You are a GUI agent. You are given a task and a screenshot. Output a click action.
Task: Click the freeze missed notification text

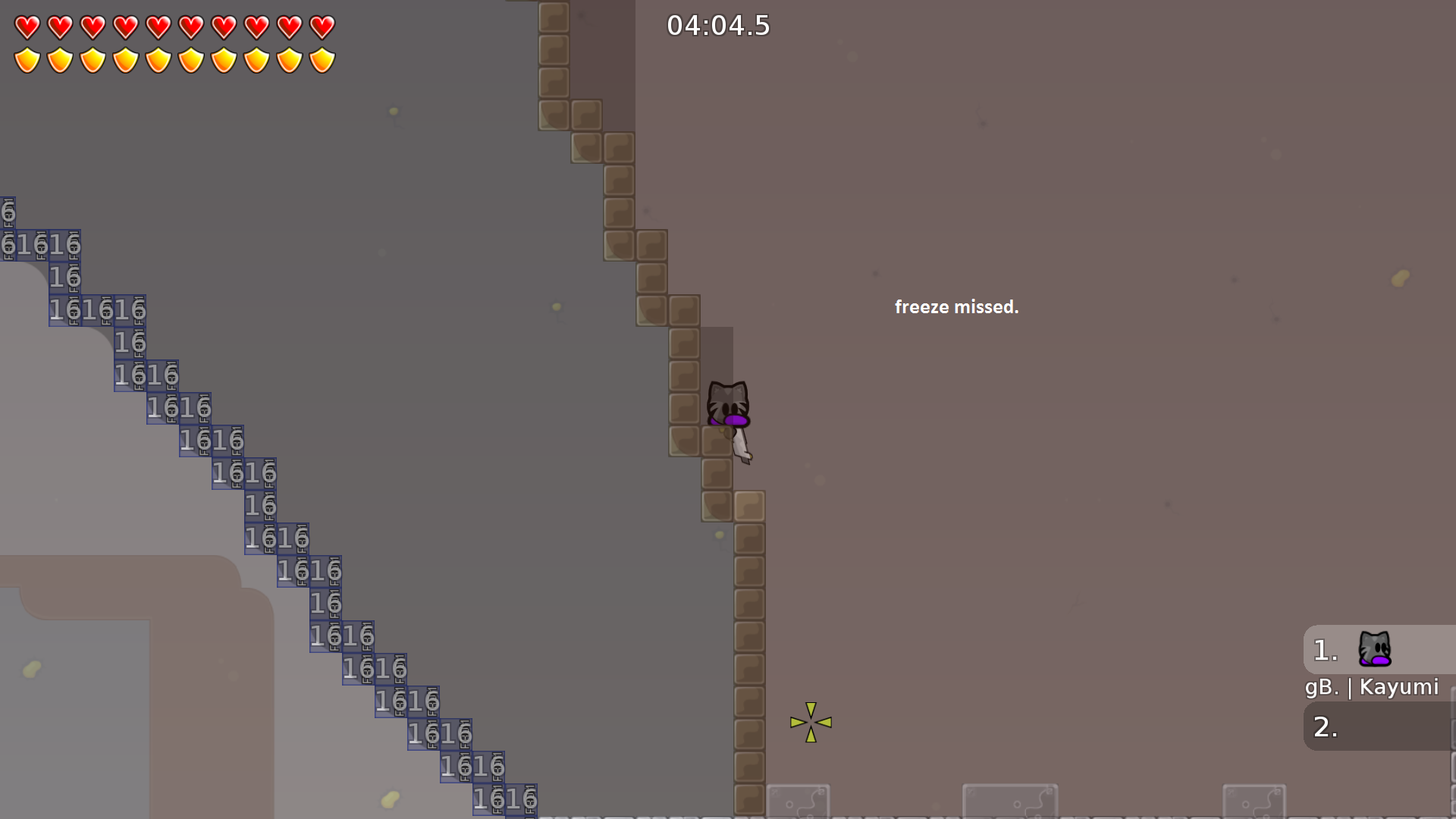[957, 307]
